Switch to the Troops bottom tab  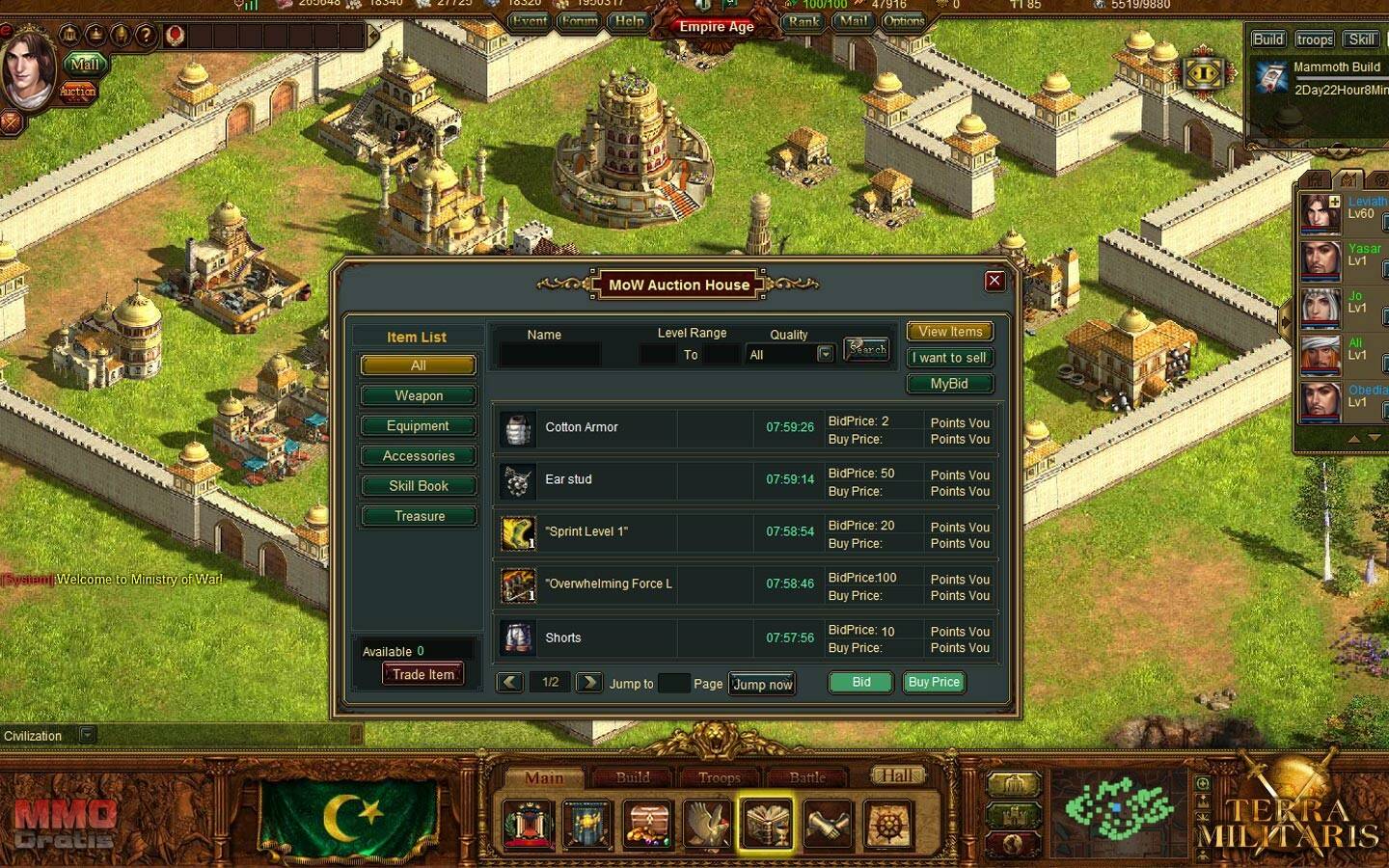tap(719, 777)
